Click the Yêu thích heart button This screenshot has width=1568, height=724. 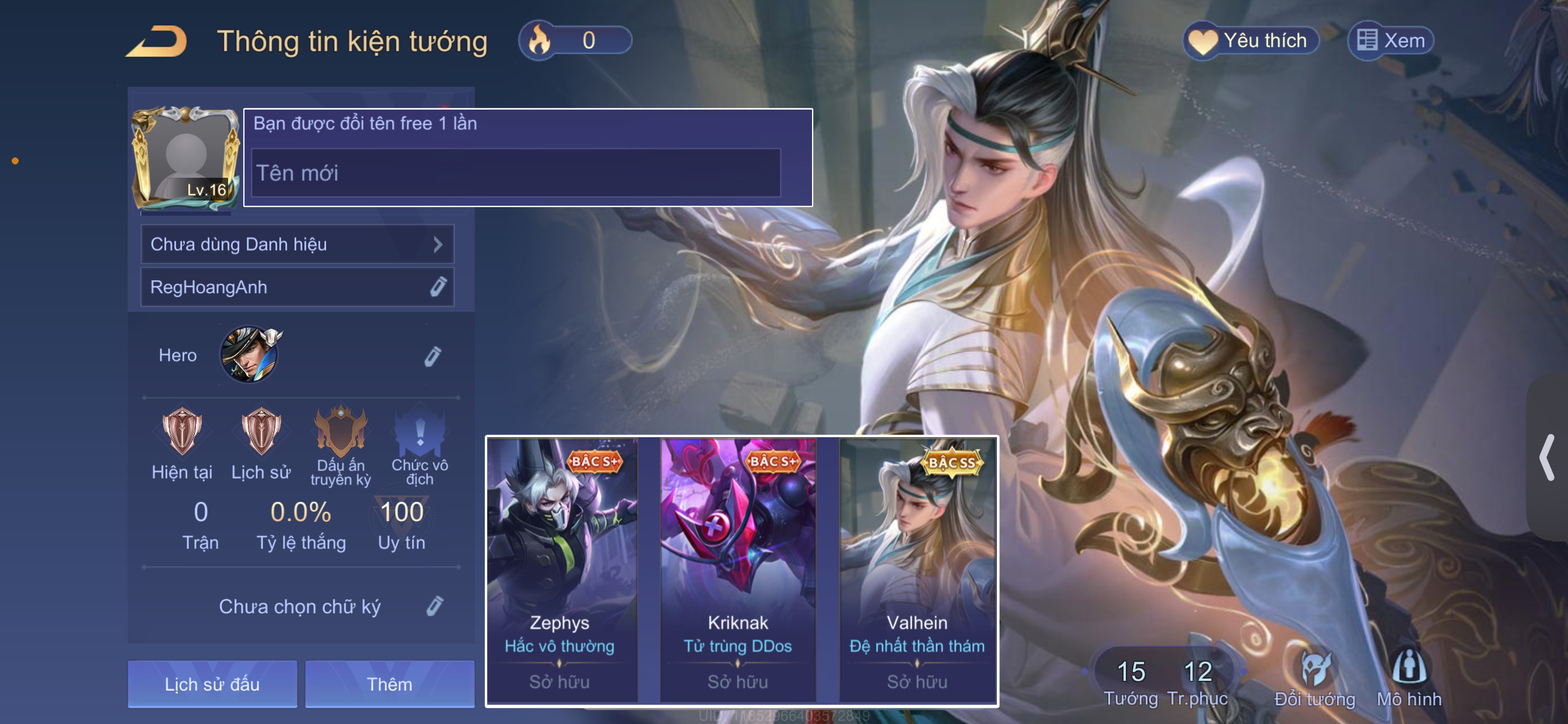pyautogui.click(x=1250, y=41)
